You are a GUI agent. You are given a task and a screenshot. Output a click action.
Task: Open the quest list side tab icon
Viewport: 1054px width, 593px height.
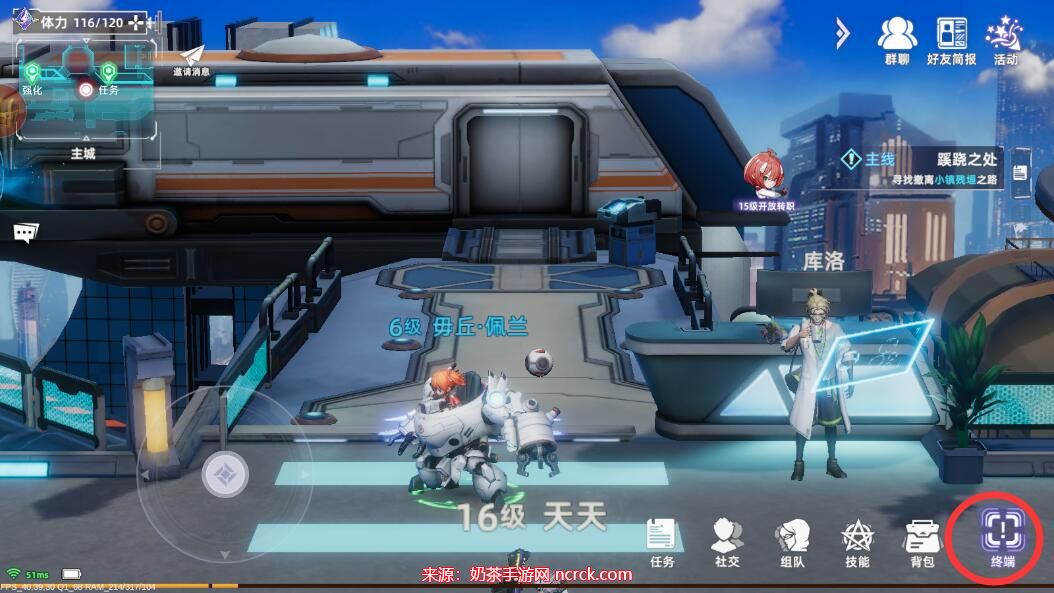tap(1020, 172)
